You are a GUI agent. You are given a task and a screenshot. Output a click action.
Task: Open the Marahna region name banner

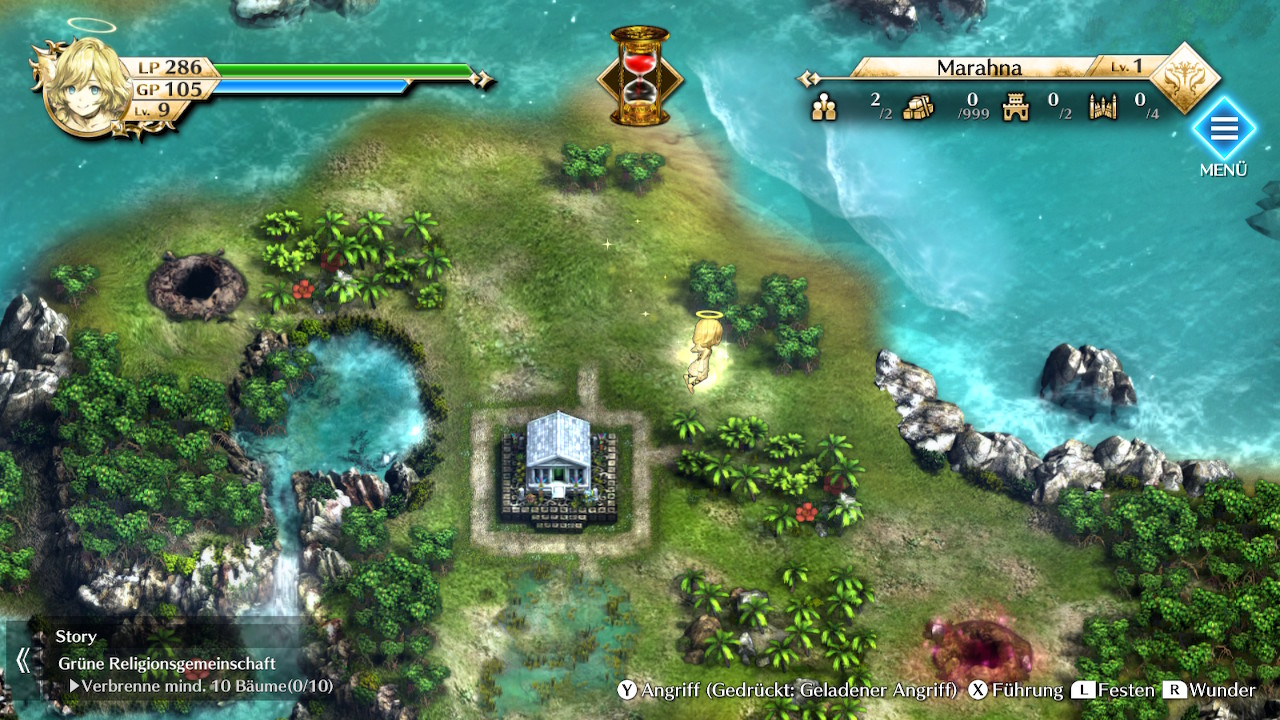click(979, 68)
